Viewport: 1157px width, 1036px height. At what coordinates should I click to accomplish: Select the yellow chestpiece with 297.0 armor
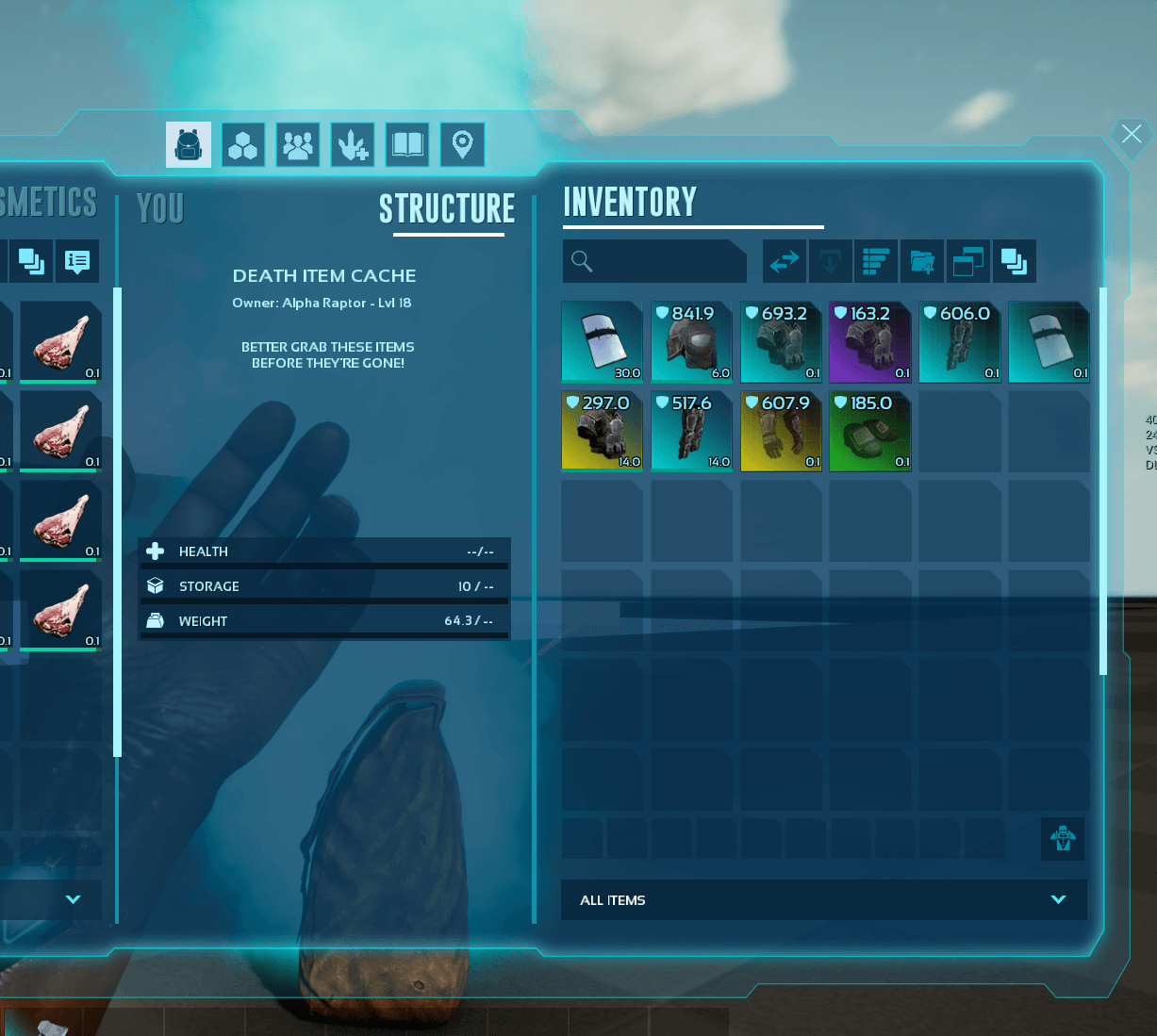tap(602, 431)
